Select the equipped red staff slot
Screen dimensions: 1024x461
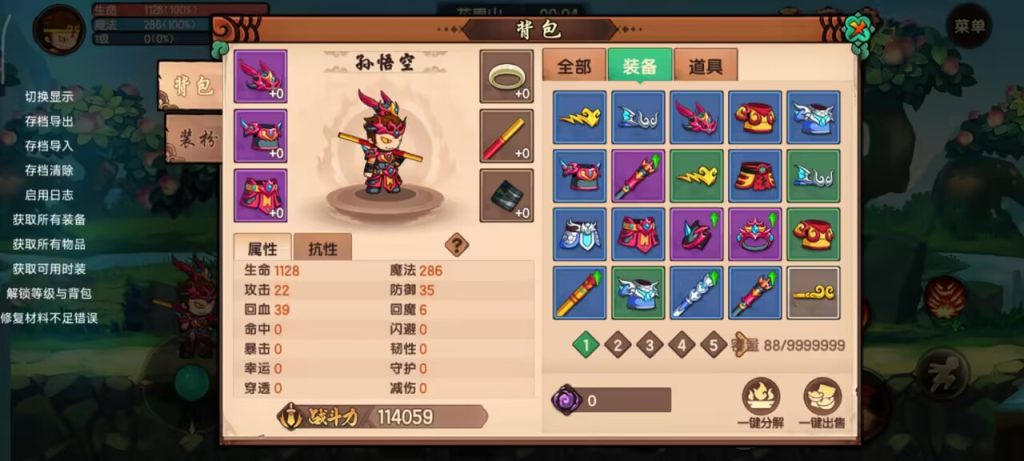pyautogui.click(x=506, y=136)
